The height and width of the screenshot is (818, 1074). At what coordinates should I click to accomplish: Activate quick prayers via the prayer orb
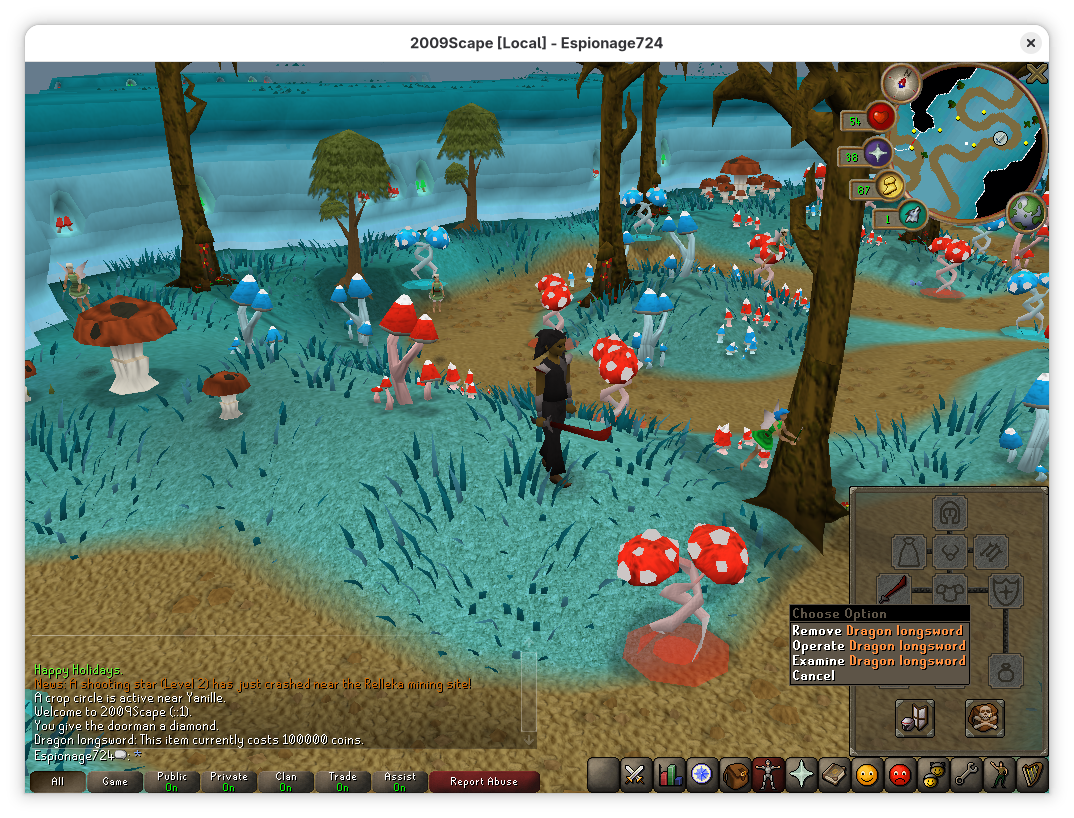(x=877, y=153)
